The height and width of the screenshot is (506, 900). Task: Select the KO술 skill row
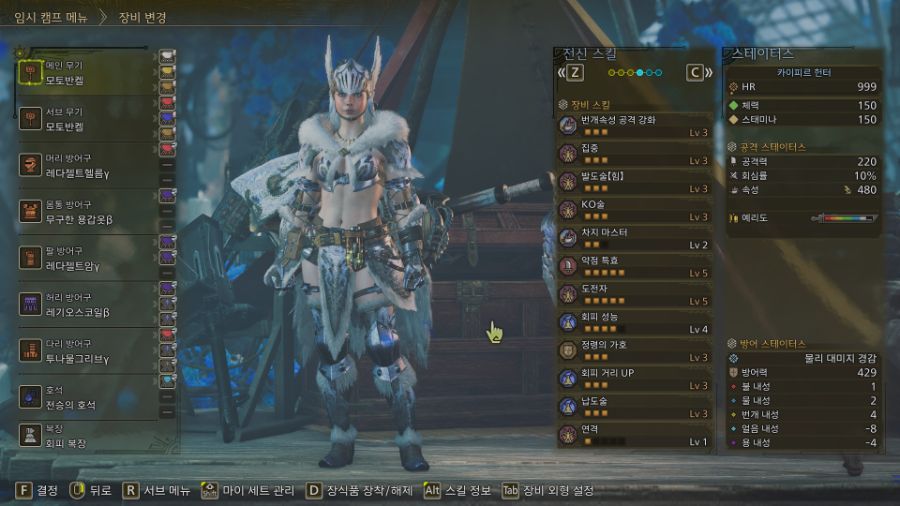[x=635, y=210]
